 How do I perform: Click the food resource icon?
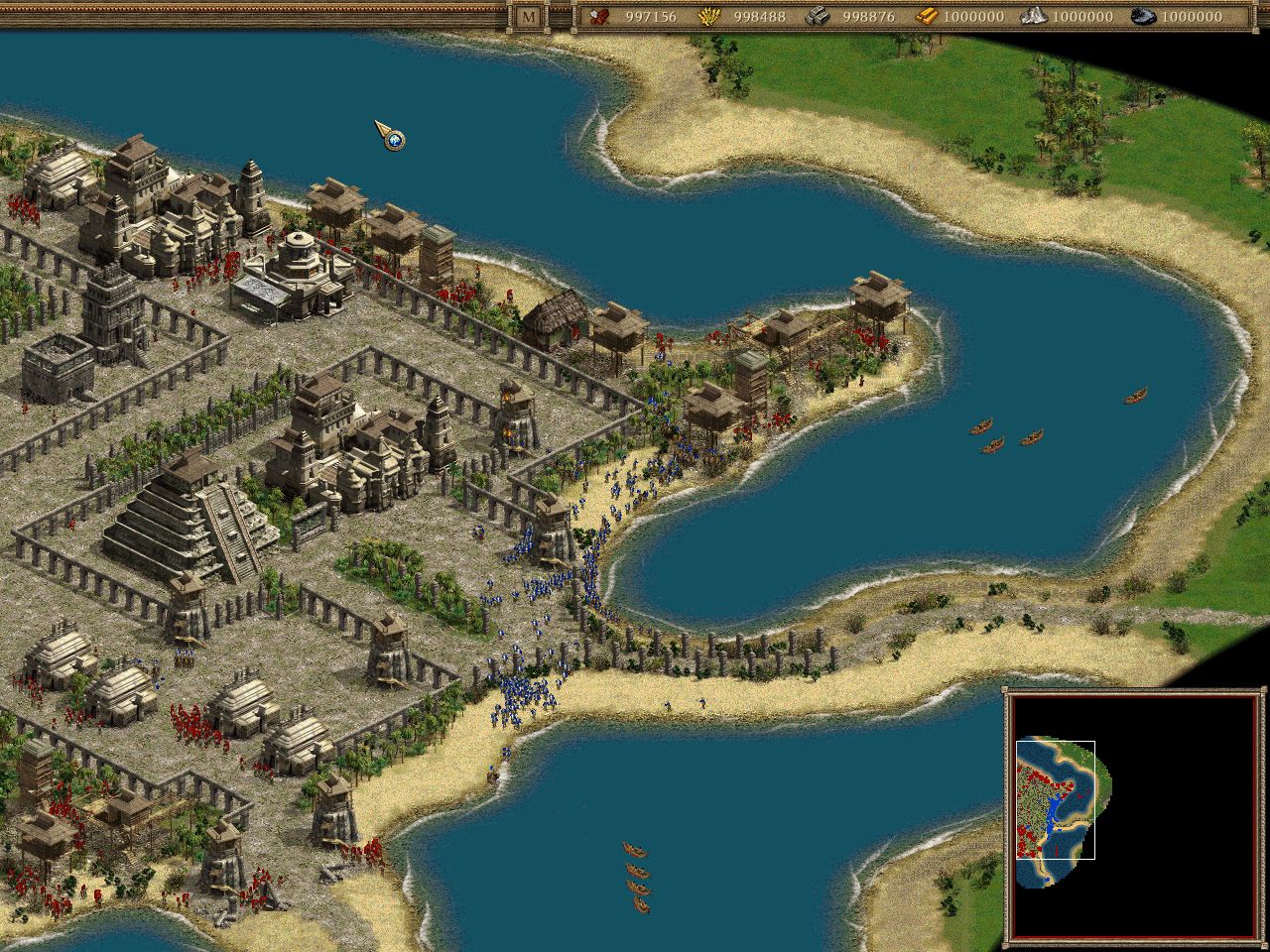pyautogui.click(x=598, y=16)
